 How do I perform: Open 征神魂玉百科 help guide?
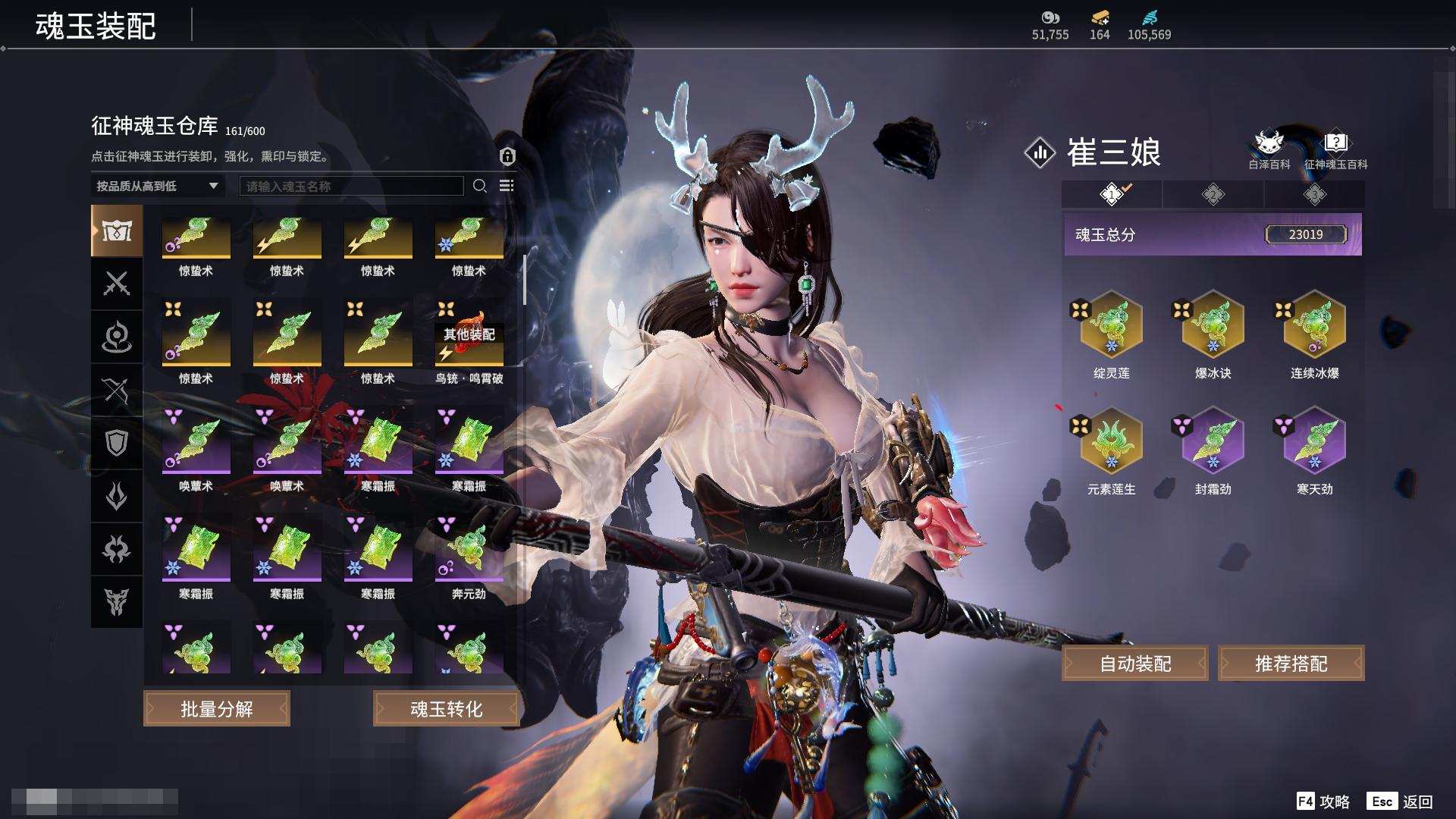(1335, 149)
